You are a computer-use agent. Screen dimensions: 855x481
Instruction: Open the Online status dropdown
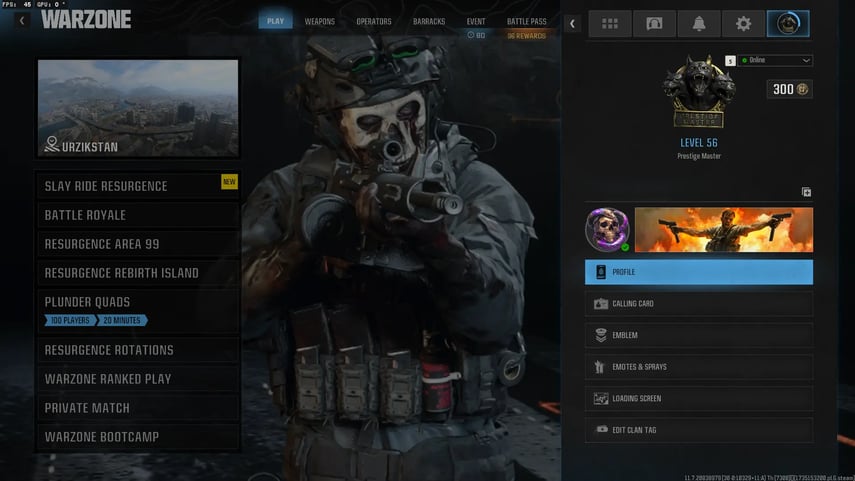(x=775, y=60)
